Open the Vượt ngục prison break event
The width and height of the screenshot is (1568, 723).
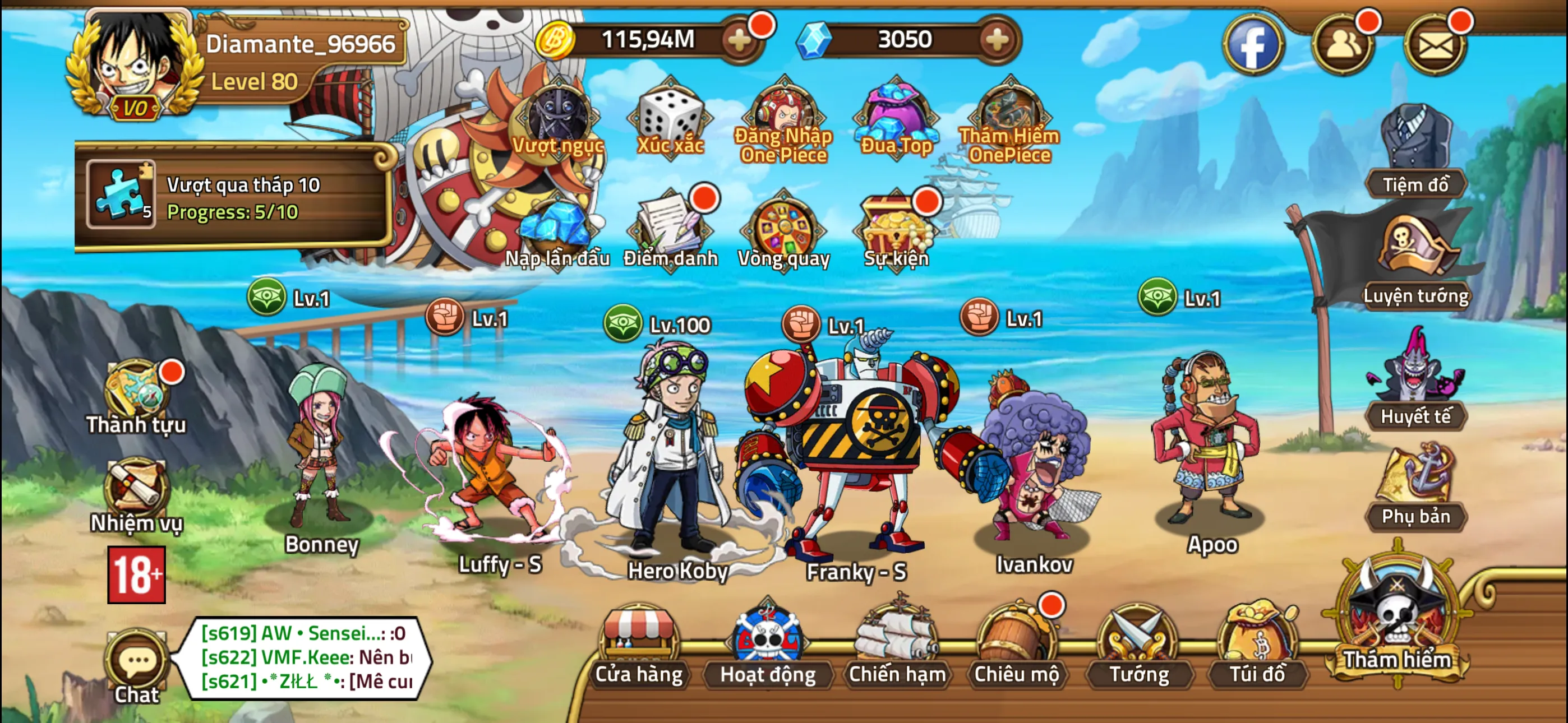tap(557, 119)
